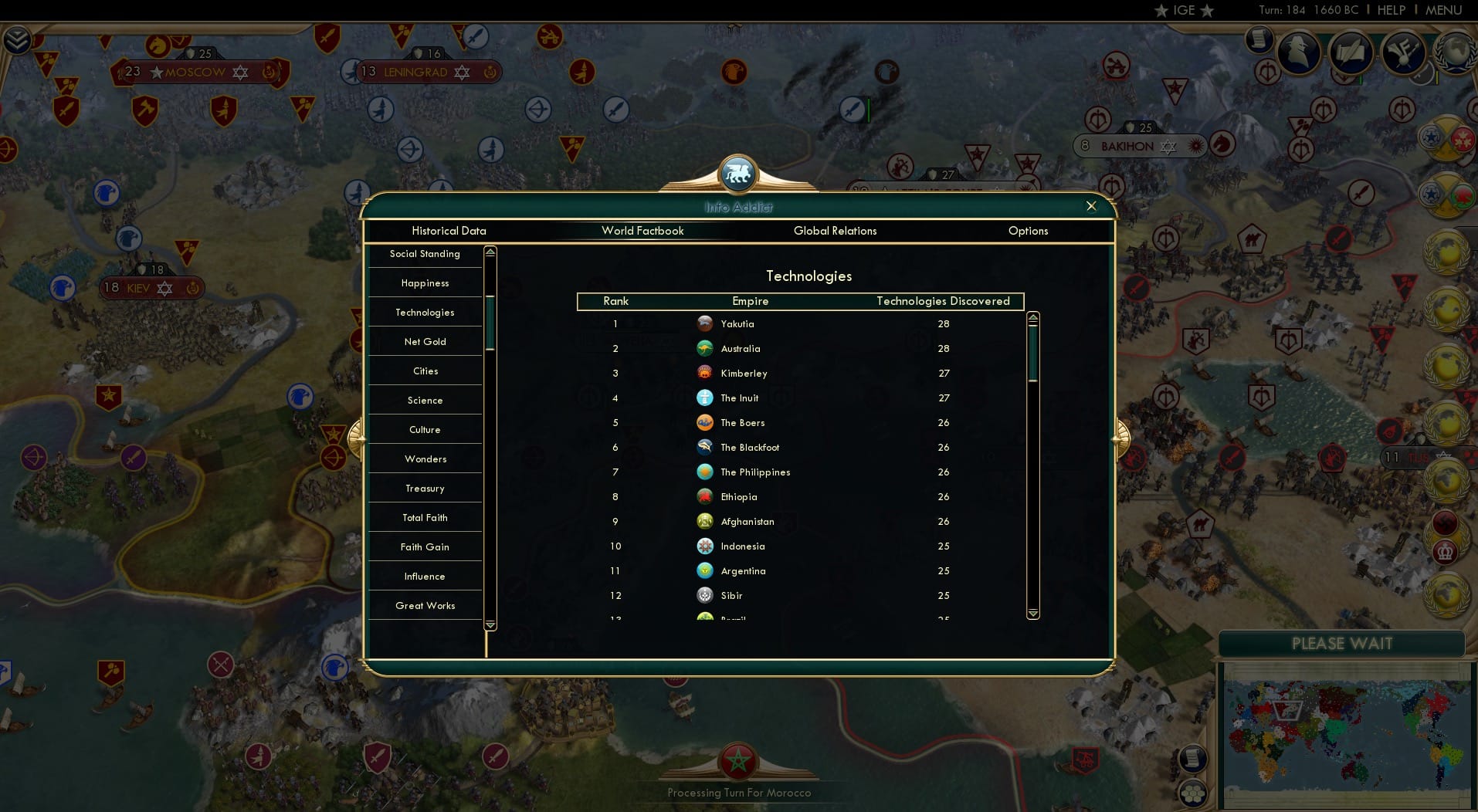Click the Yakutia empire icon in rank 1
Image resolution: width=1478 pixels, height=812 pixels.
click(x=705, y=323)
